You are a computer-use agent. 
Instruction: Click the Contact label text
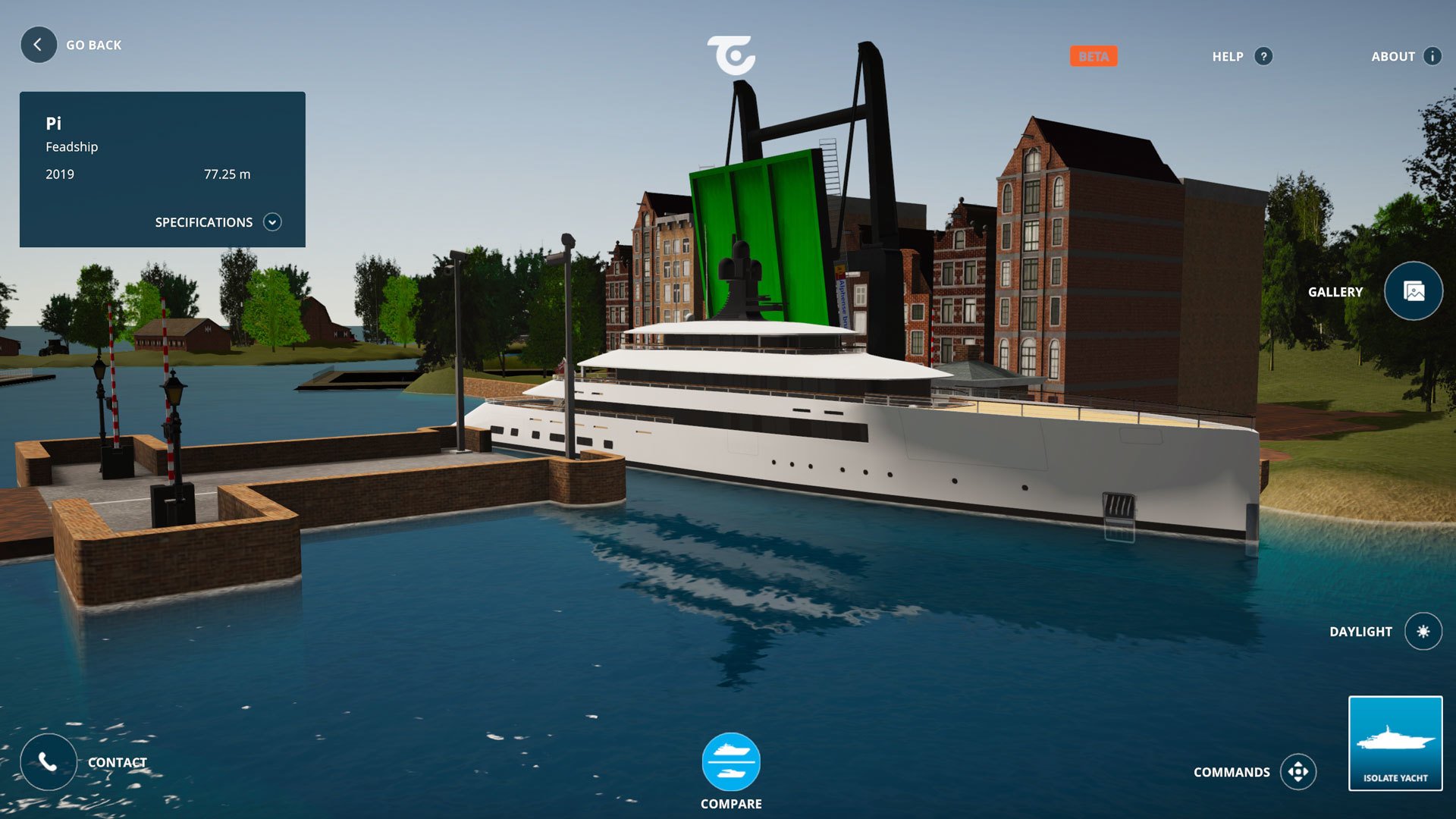118,762
